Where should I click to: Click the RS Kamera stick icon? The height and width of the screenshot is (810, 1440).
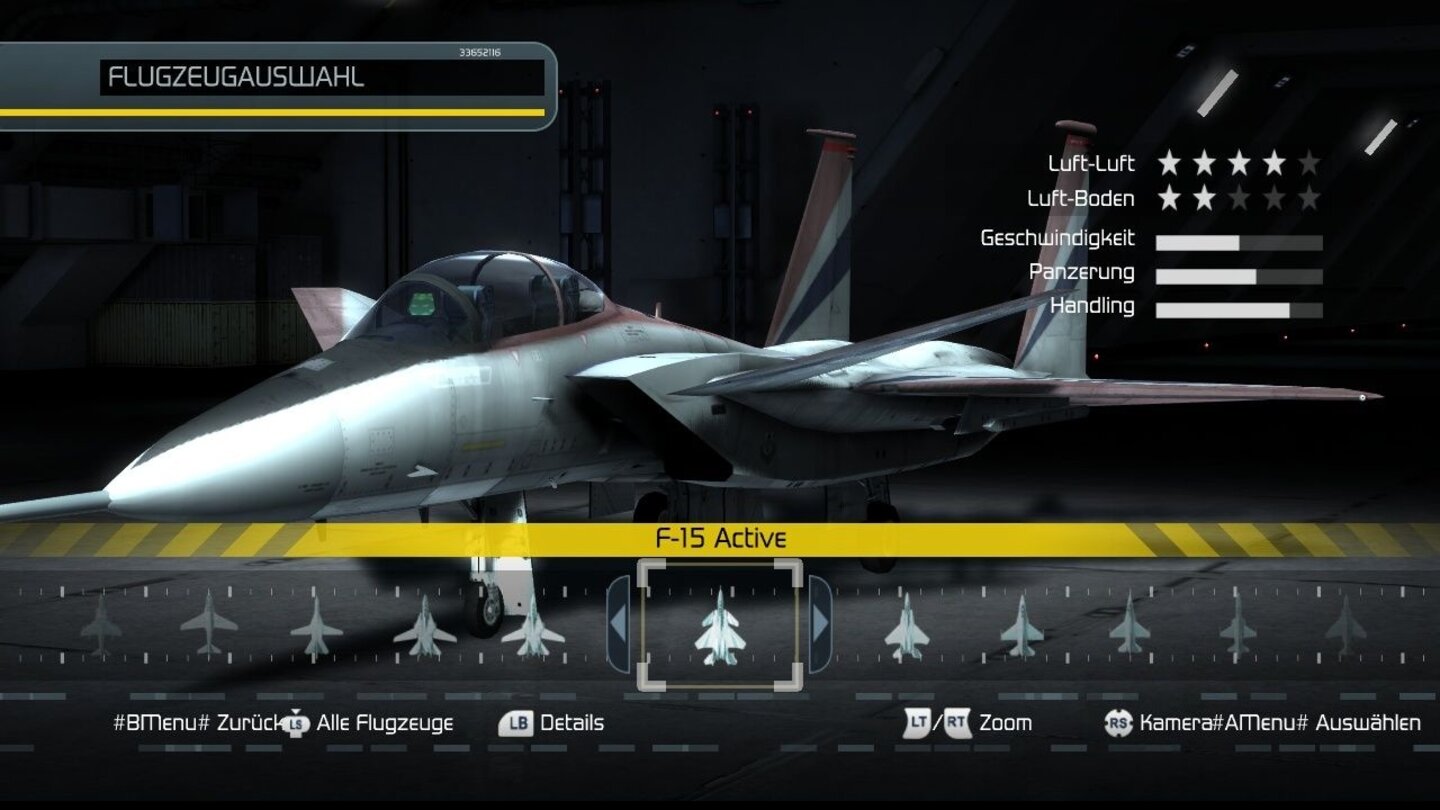(1118, 722)
